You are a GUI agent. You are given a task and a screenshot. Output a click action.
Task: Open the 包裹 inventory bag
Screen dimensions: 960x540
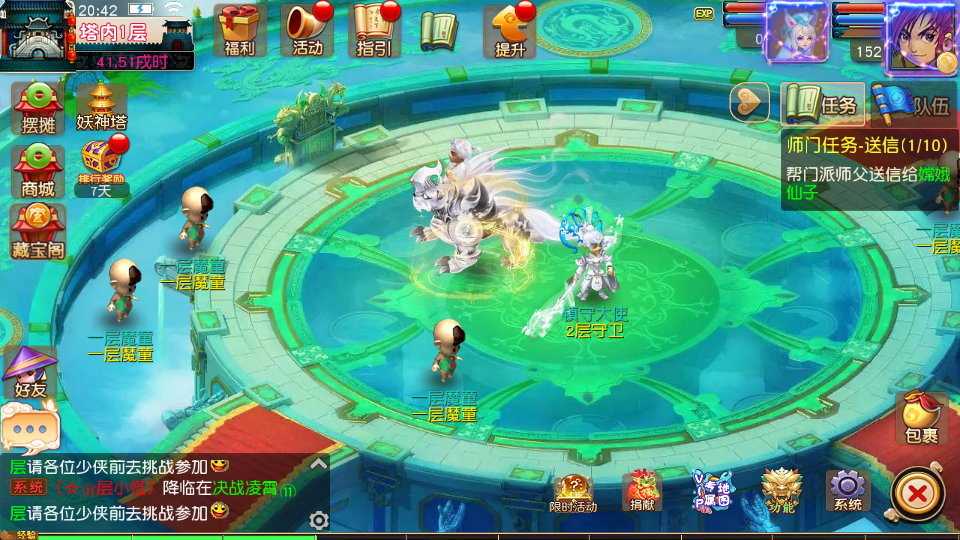point(921,418)
